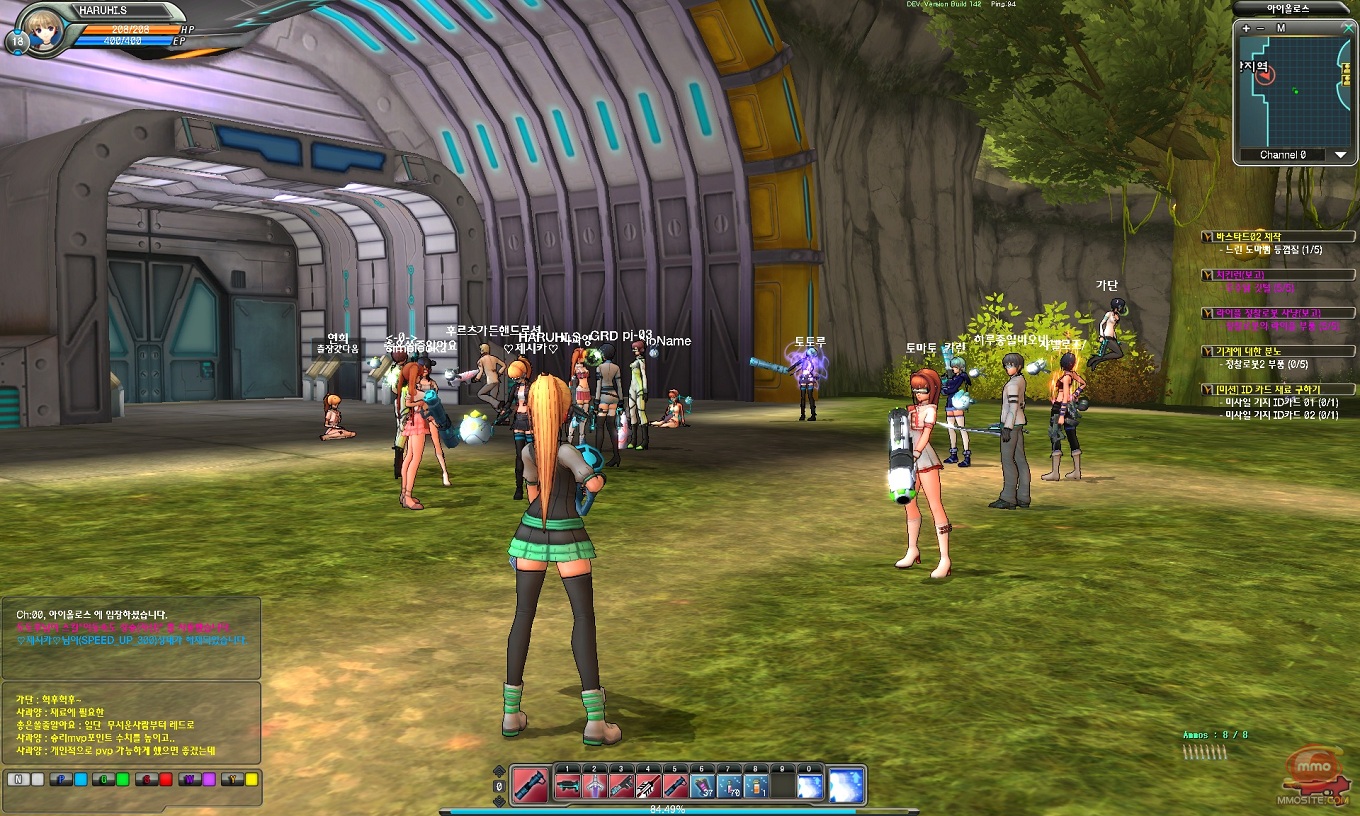This screenshot has height=816, width=1360.
Task: Toggle the G guild chat filter
Action: (x=104, y=779)
